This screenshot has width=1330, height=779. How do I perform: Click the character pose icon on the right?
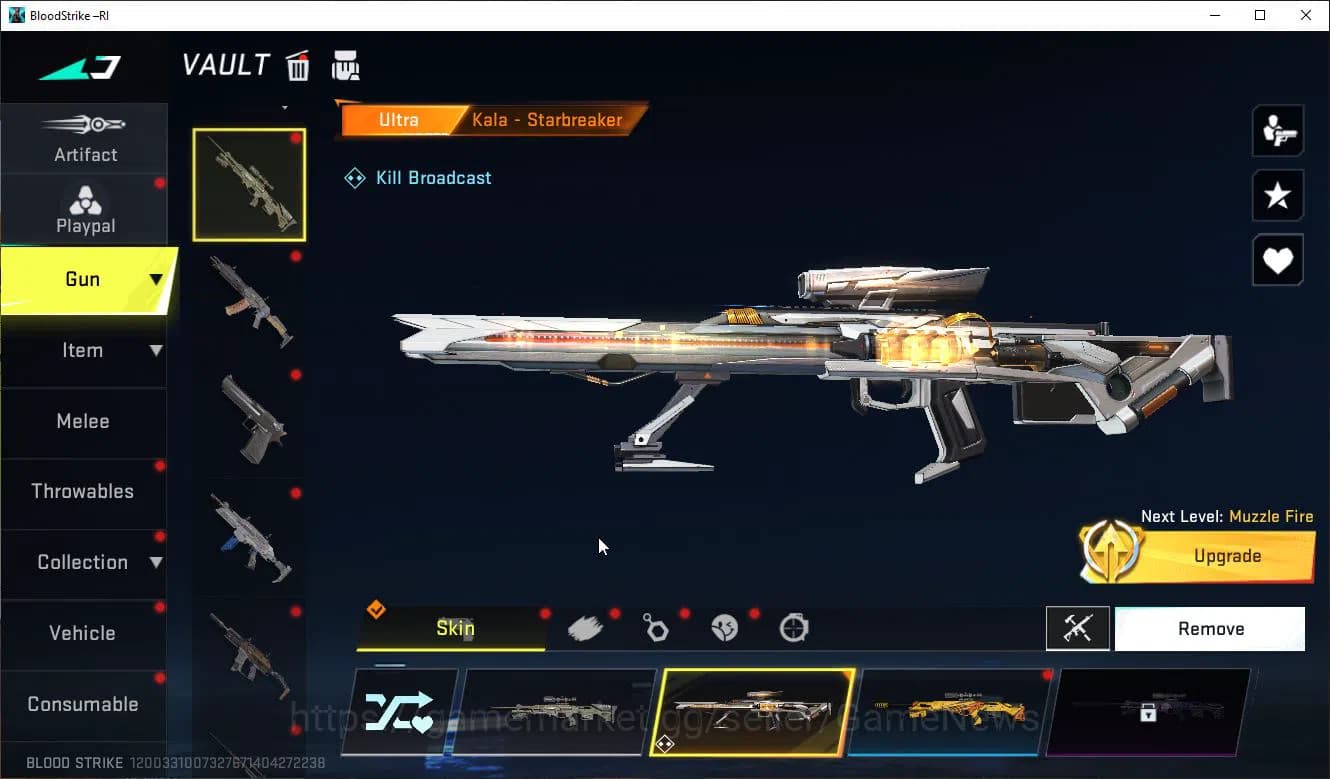coord(1277,131)
